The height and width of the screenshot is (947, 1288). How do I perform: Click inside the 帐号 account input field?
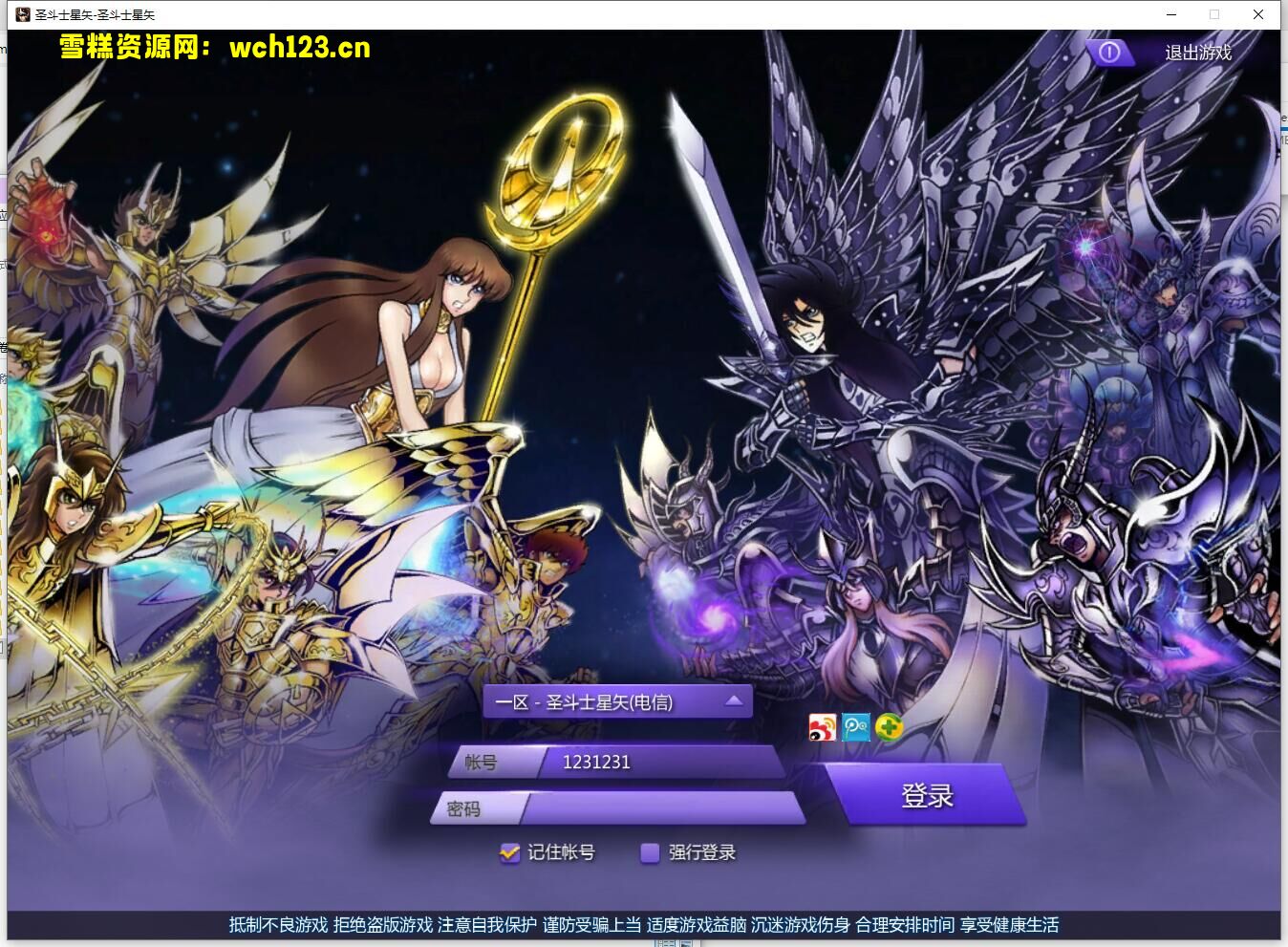tap(669, 762)
